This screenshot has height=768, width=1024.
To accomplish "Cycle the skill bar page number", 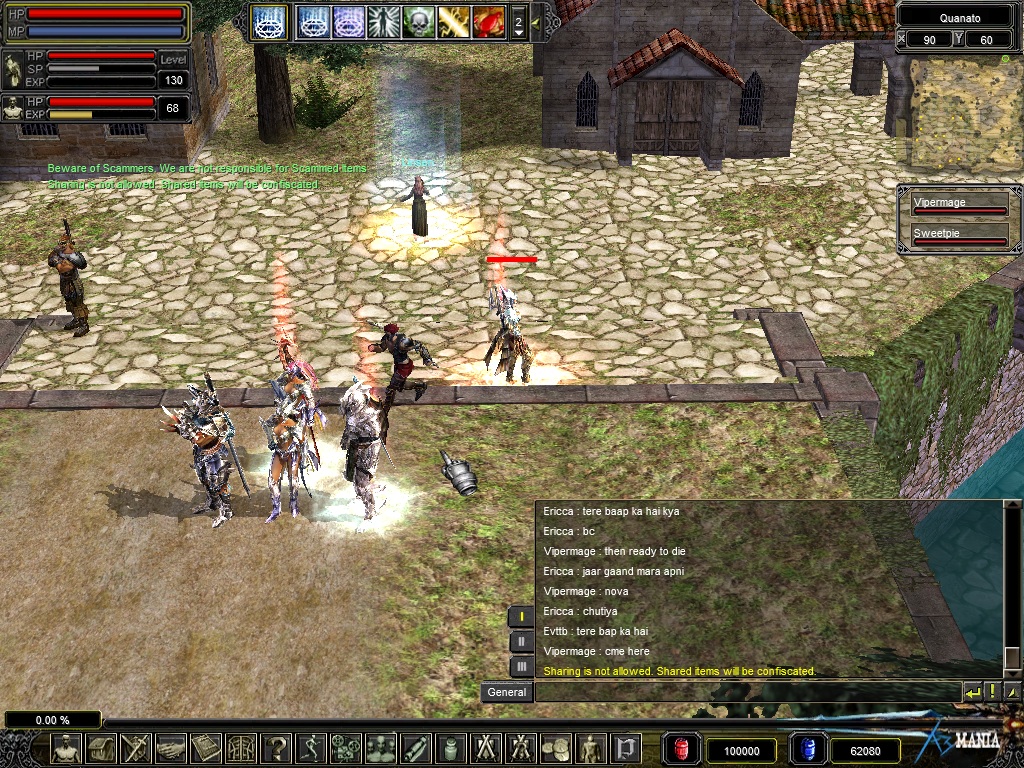I will point(518,22).
